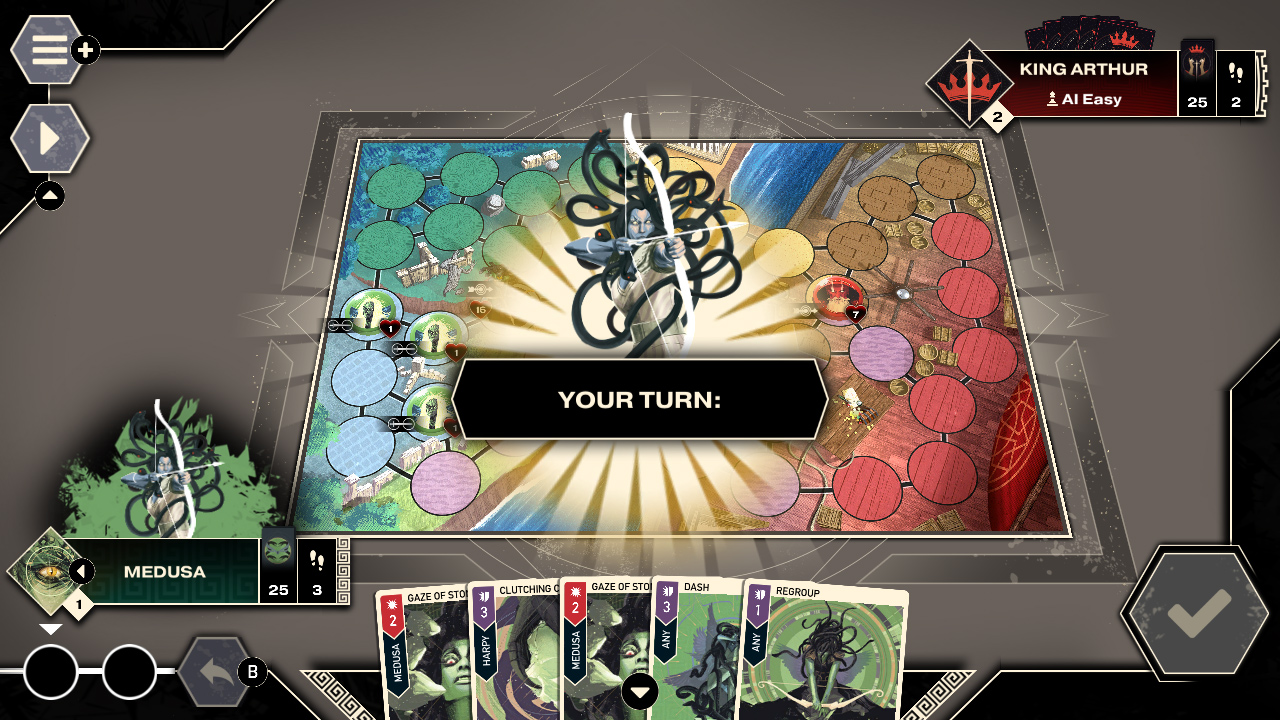The height and width of the screenshot is (720, 1280).
Task: Dismiss the YOUR TURN banner
Action: tap(640, 399)
